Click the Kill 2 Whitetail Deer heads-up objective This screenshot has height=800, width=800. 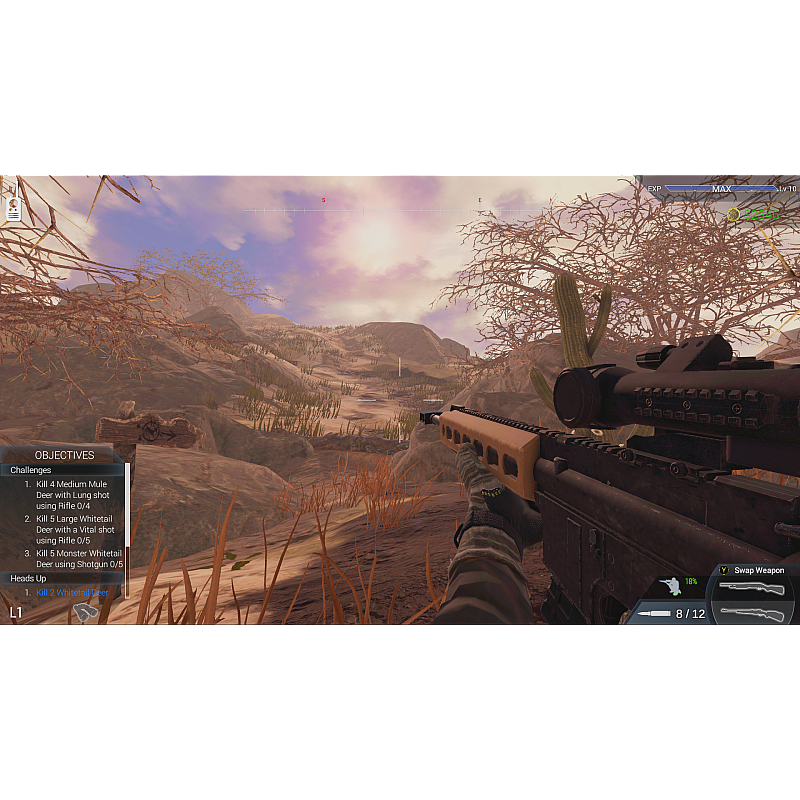tap(72, 592)
